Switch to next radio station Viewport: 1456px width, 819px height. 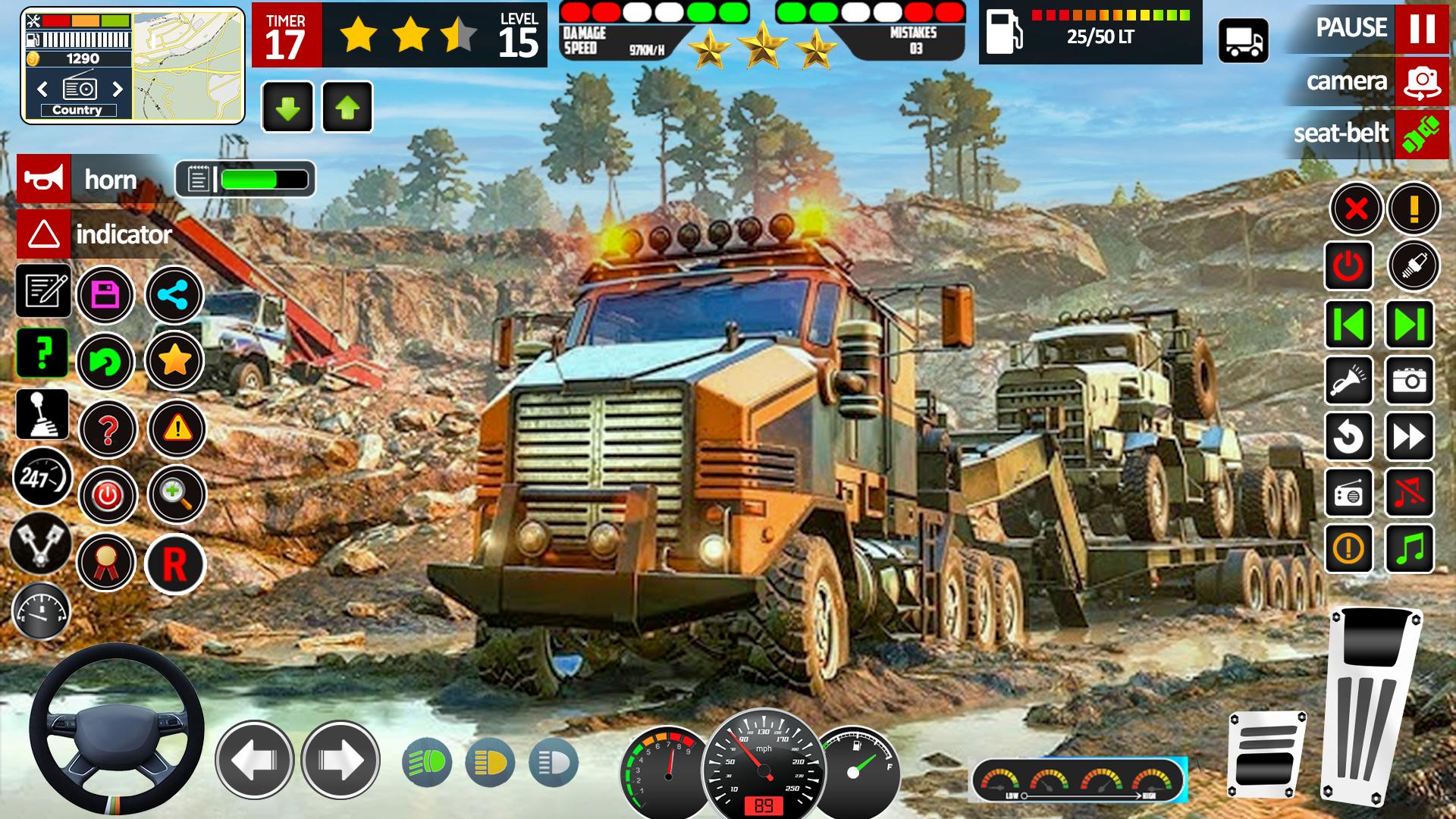click(118, 89)
